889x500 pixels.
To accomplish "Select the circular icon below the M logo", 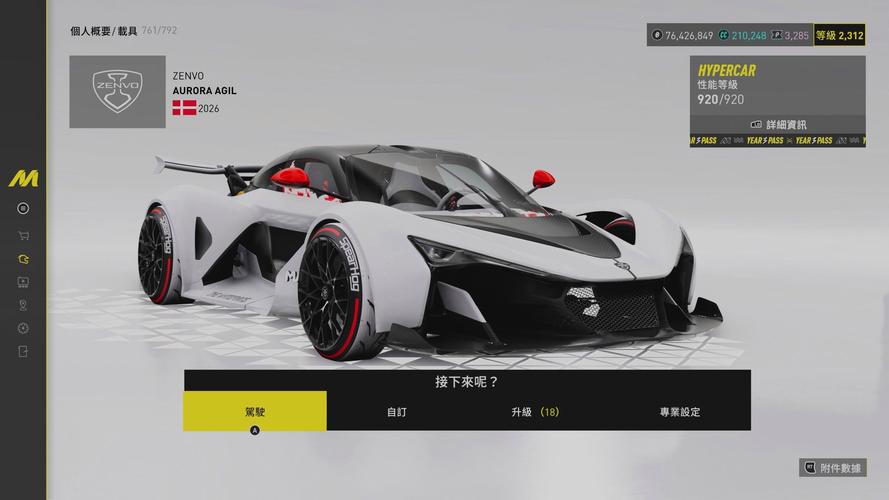I will (23, 208).
